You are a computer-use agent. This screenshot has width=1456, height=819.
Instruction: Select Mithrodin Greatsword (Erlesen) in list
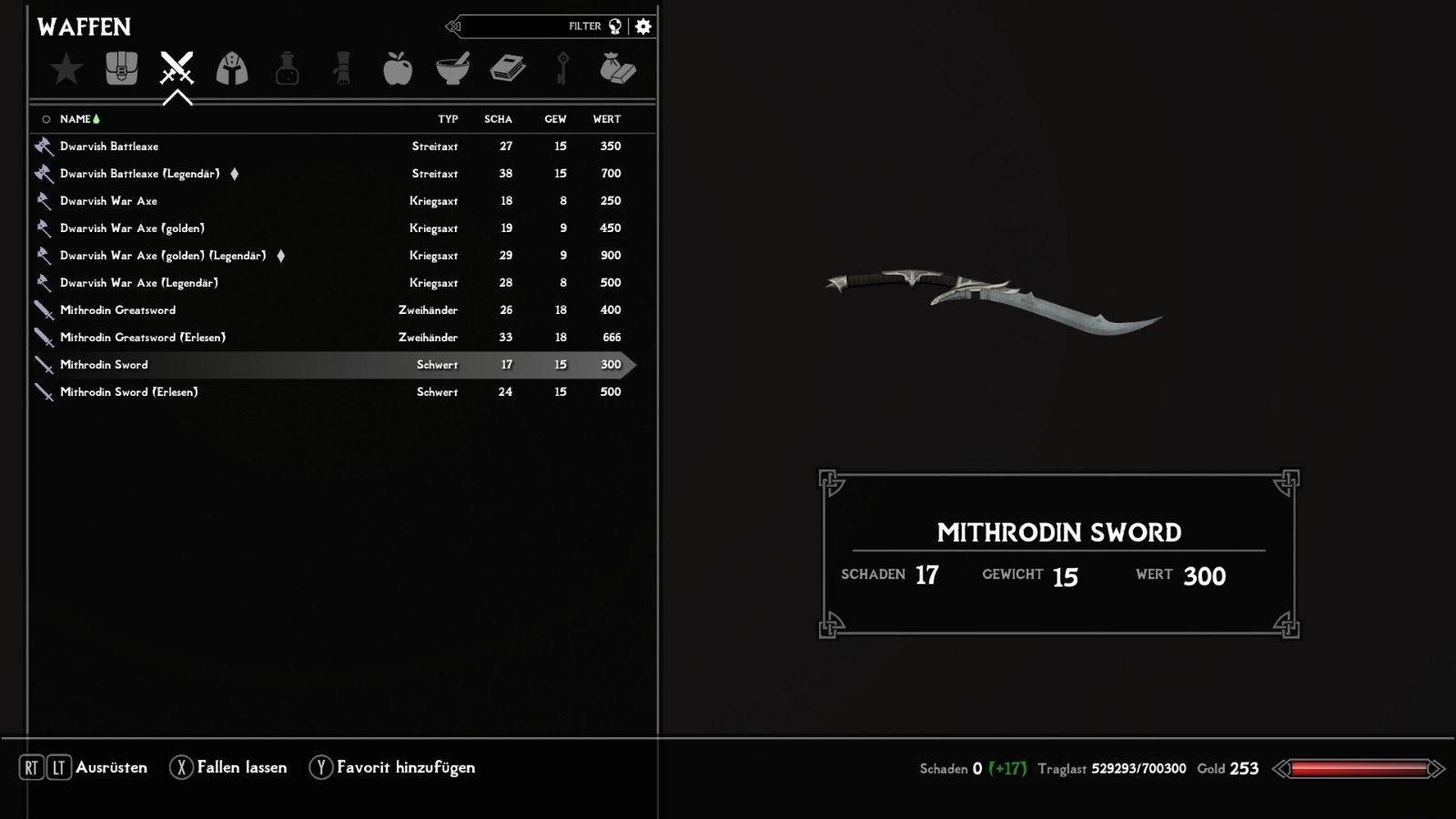coord(143,338)
